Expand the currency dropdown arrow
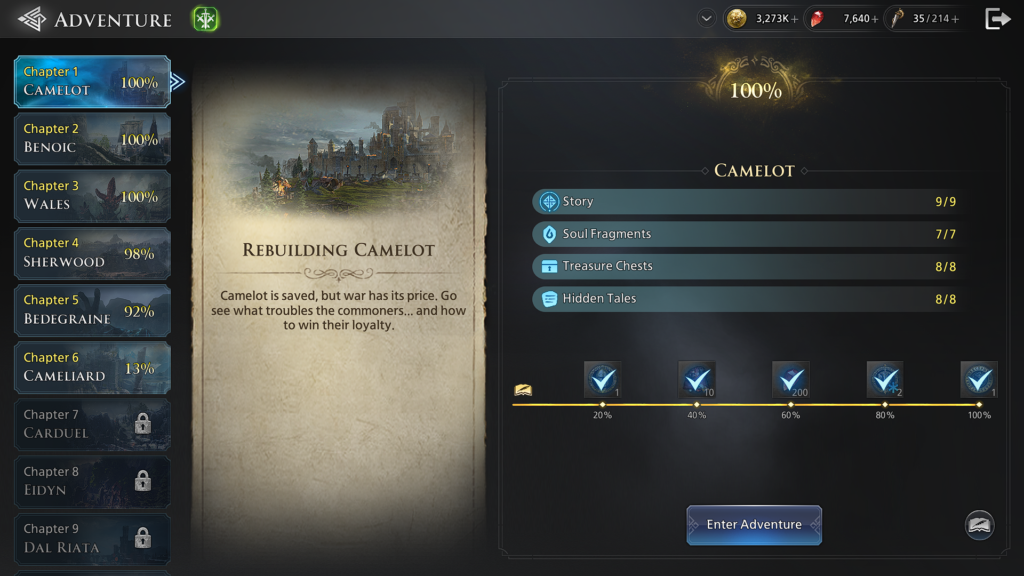 707,18
